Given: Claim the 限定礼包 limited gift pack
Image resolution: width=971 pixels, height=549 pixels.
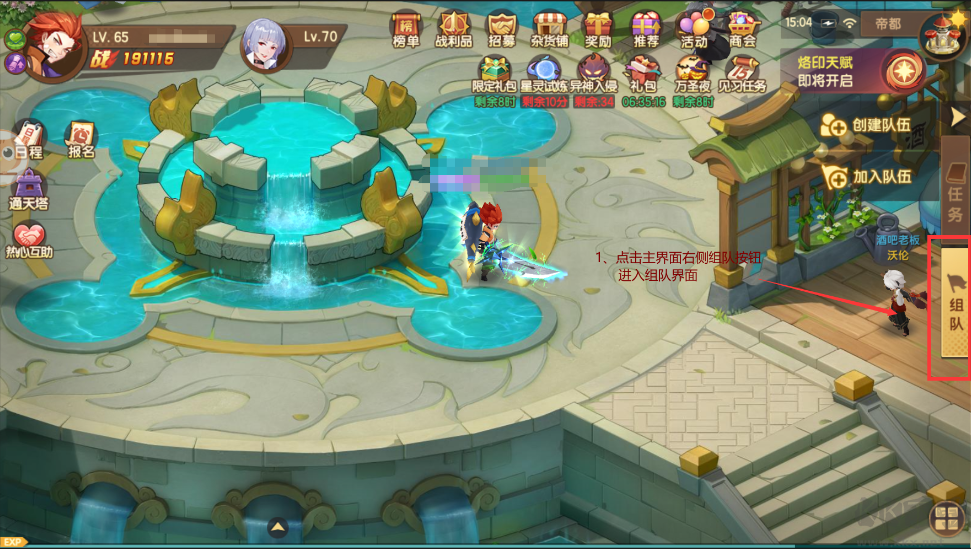Looking at the screenshot, I should click(x=493, y=76).
